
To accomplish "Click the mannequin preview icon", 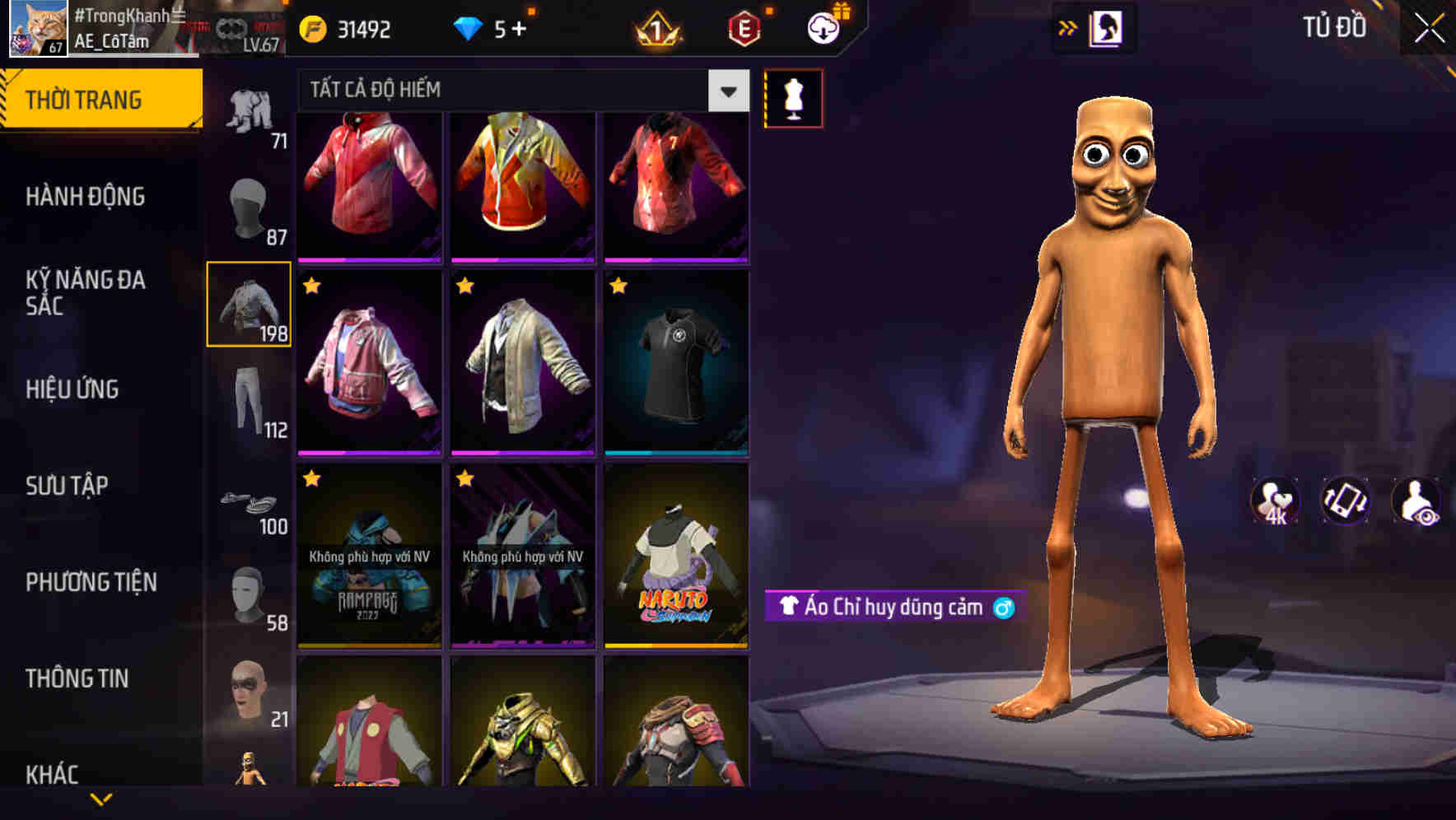I will [793, 97].
